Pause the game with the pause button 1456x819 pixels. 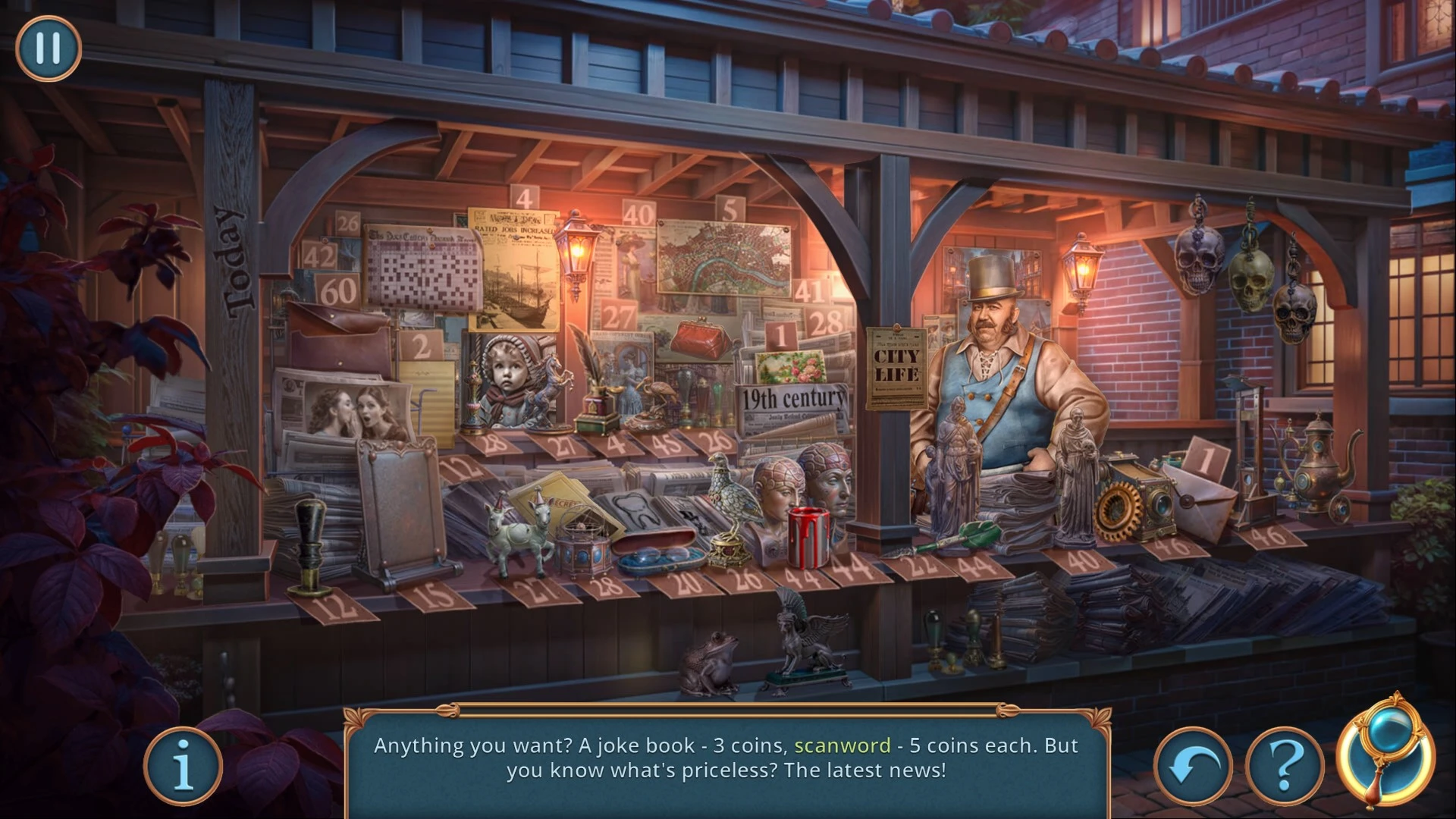tap(48, 48)
